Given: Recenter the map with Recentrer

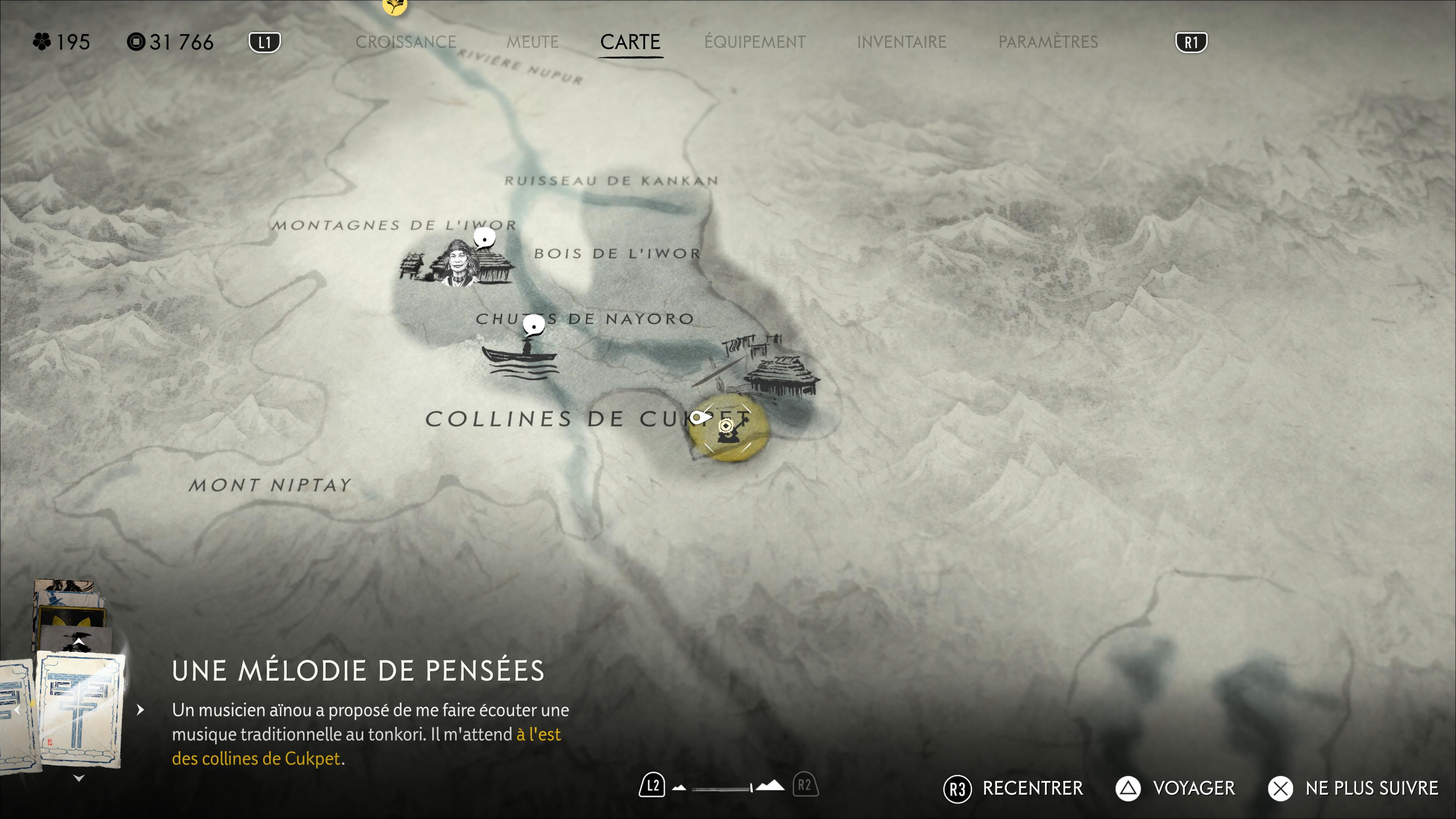Looking at the screenshot, I should point(1013,789).
